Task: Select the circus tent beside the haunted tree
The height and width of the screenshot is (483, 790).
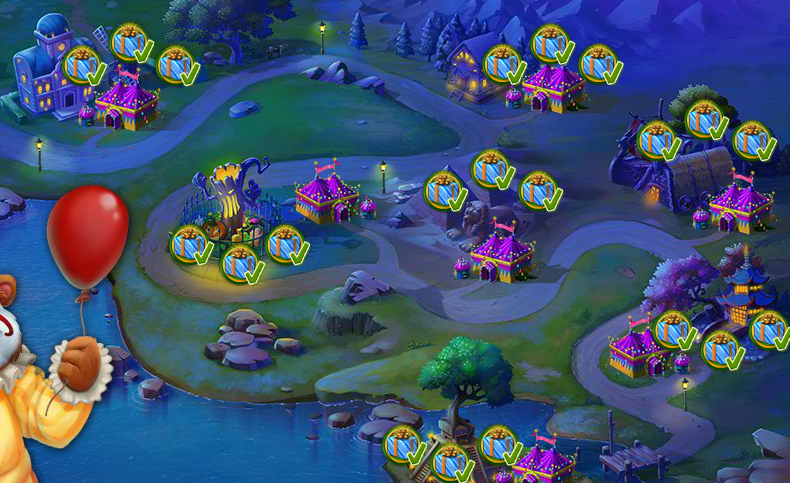Action: (x=326, y=197)
